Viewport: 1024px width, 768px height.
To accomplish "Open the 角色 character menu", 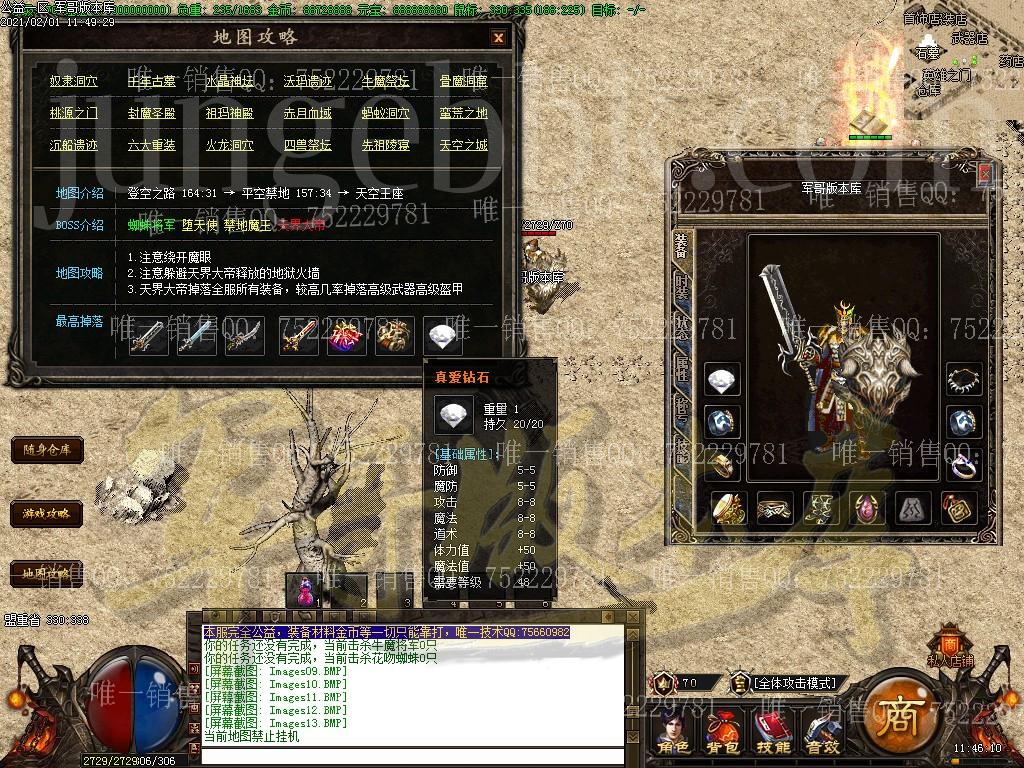I will [x=674, y=733].
